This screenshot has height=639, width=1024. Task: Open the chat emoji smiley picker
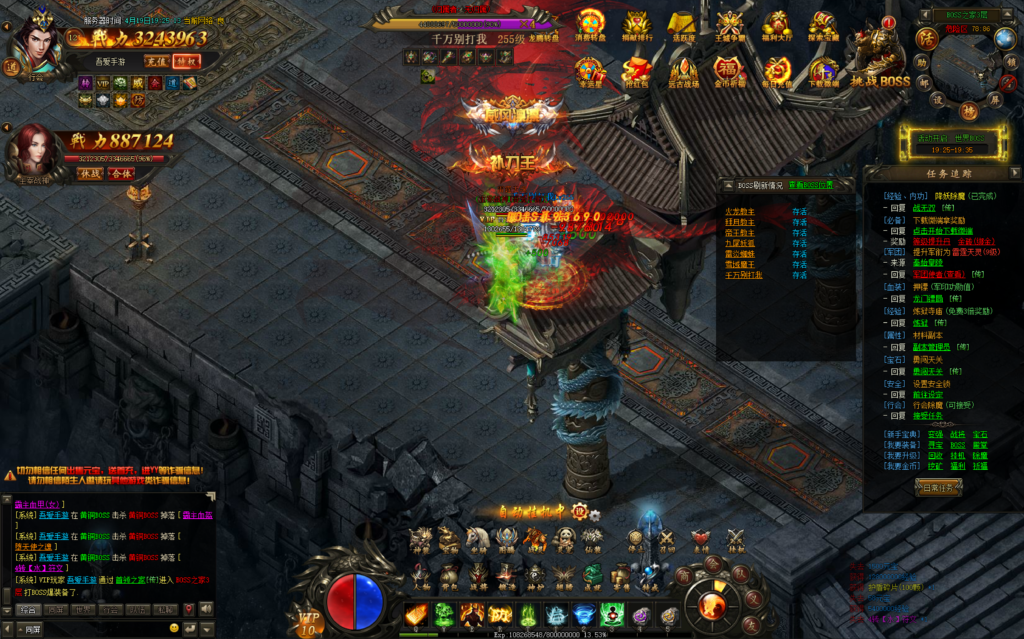pos(174,628)
